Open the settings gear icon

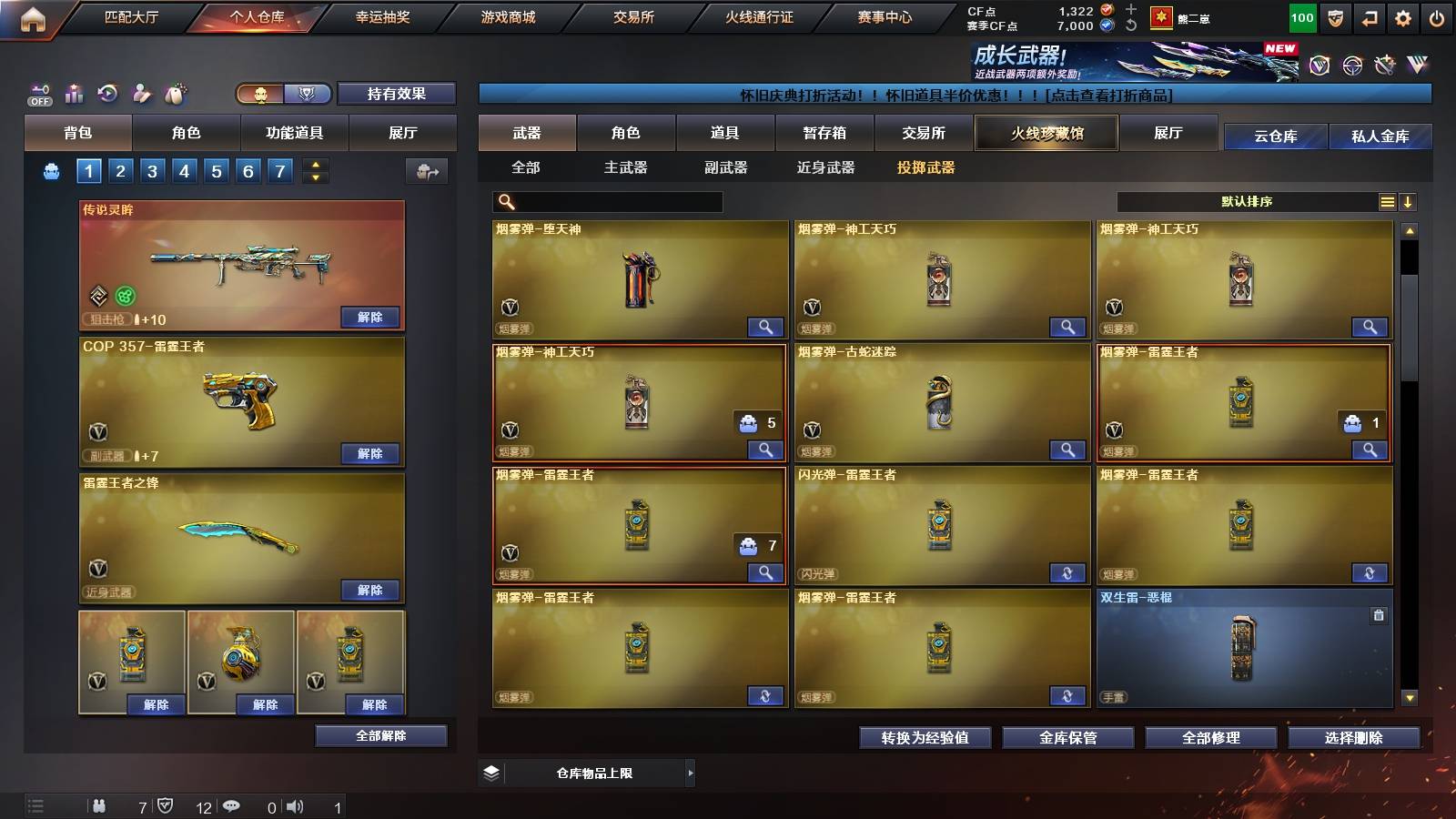tap(1402, 16)
